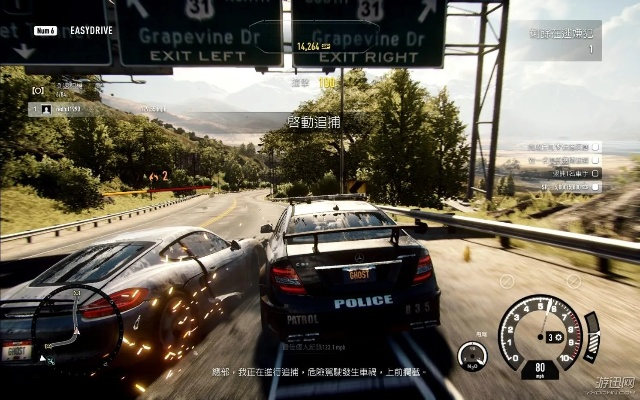Viewport: 640px width, 400px height.
Task: Click the circular minimap
Action: [76, 327]
